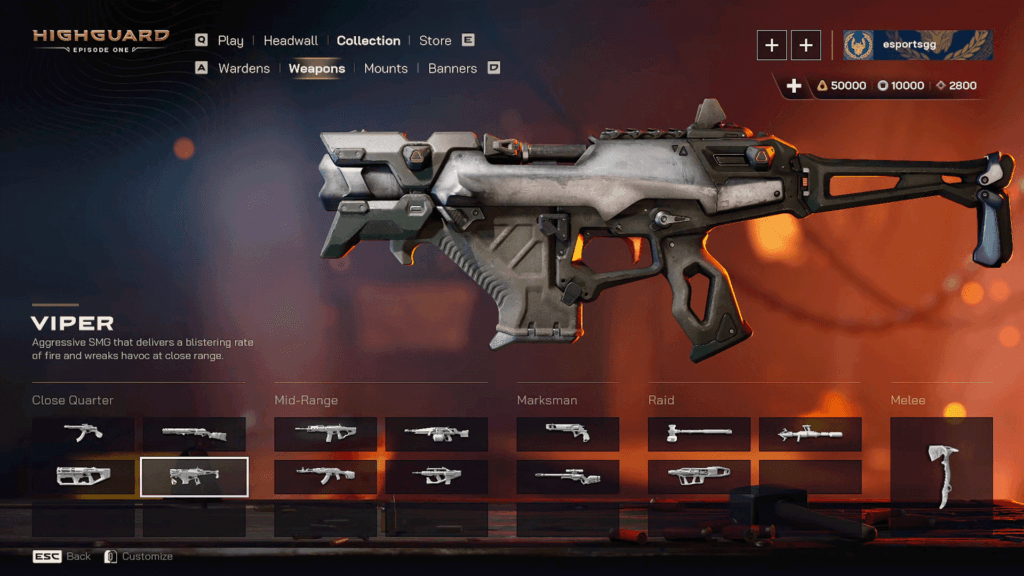Open the esportsgg player profile banner
Screen dimensions: 1024x576
coord(917,45)
